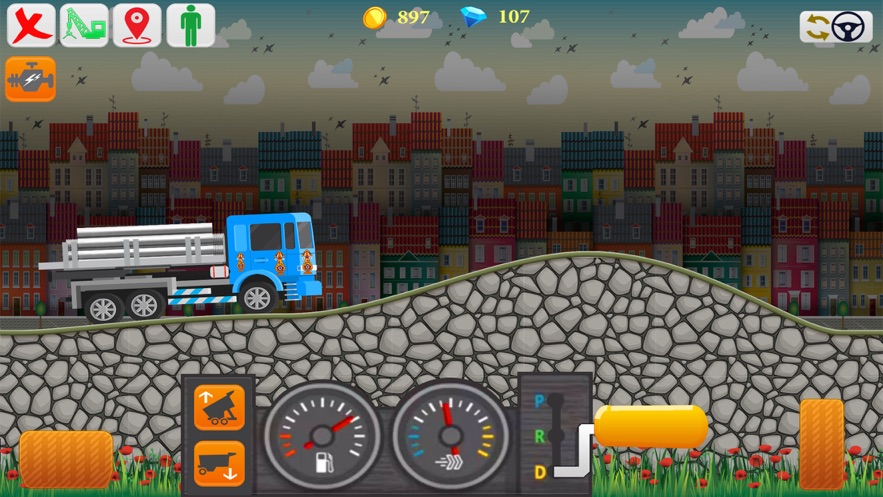Open the green crane button
Image resolution: width=883 pixels, height=497 pixels.
(84, 25)
